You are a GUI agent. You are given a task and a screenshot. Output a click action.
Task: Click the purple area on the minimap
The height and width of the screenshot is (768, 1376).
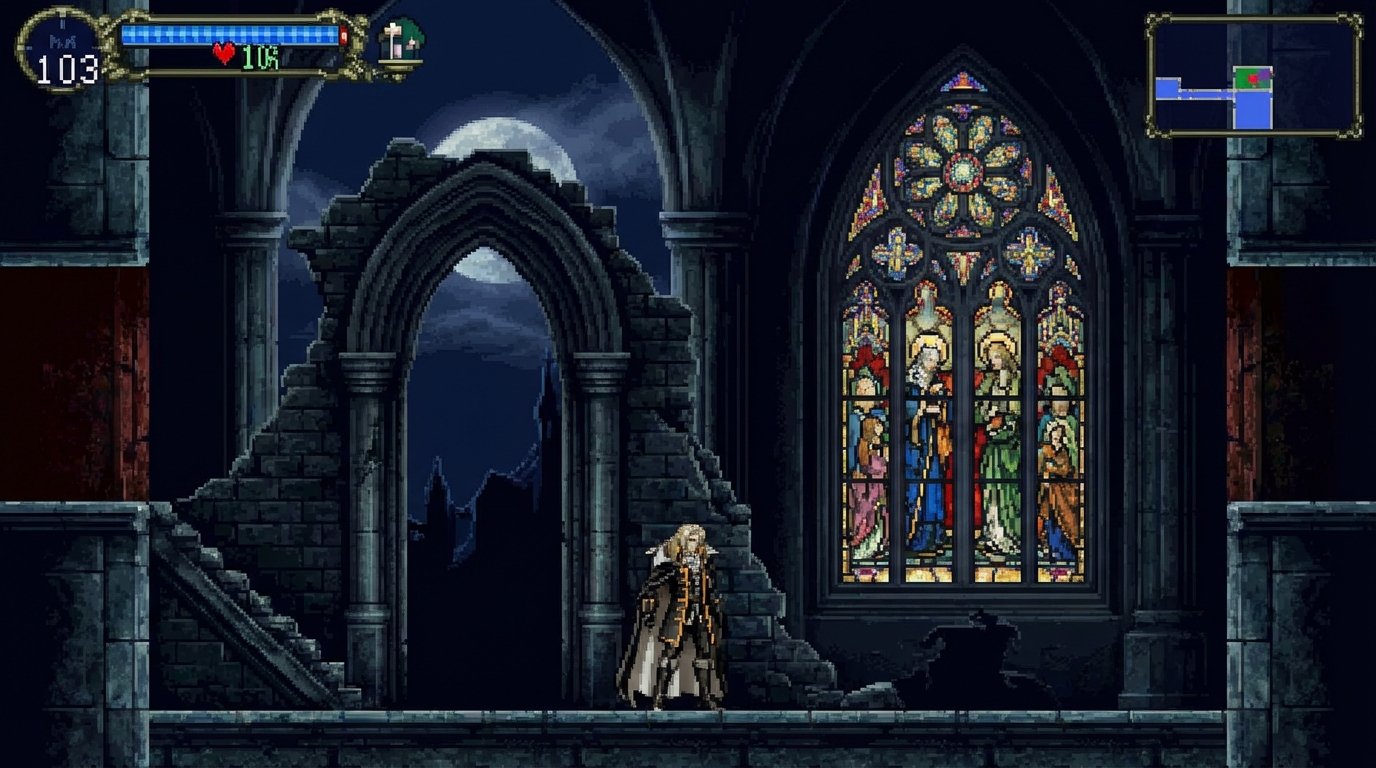pyautogui.click(x=1264, y=74)
